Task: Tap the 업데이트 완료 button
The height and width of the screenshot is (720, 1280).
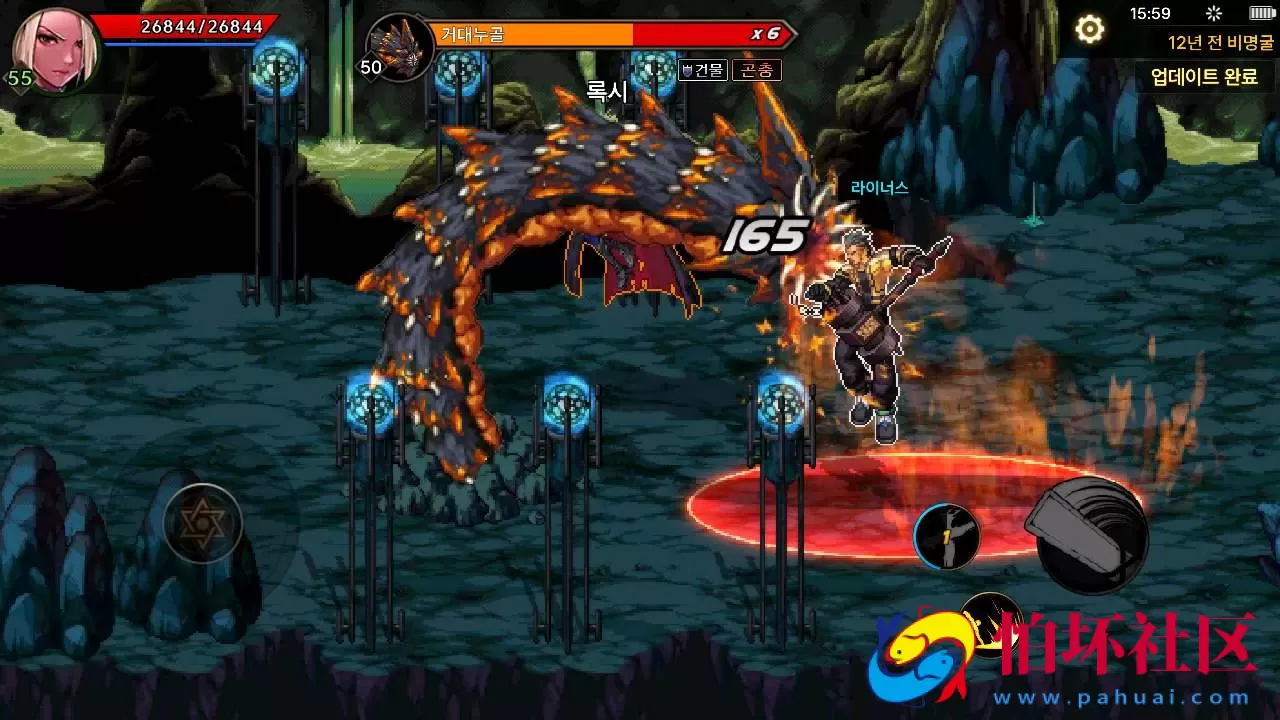Action: [x=1204, y=76]
